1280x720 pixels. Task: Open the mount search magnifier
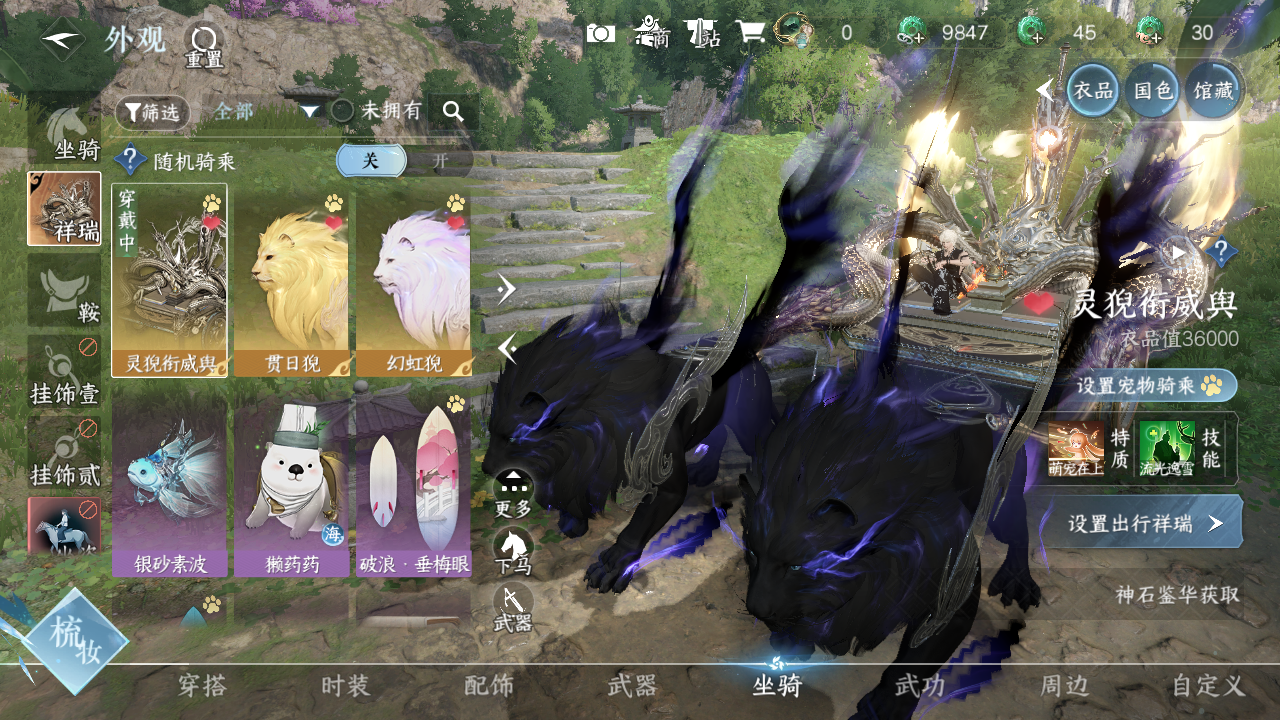(453, 112)
